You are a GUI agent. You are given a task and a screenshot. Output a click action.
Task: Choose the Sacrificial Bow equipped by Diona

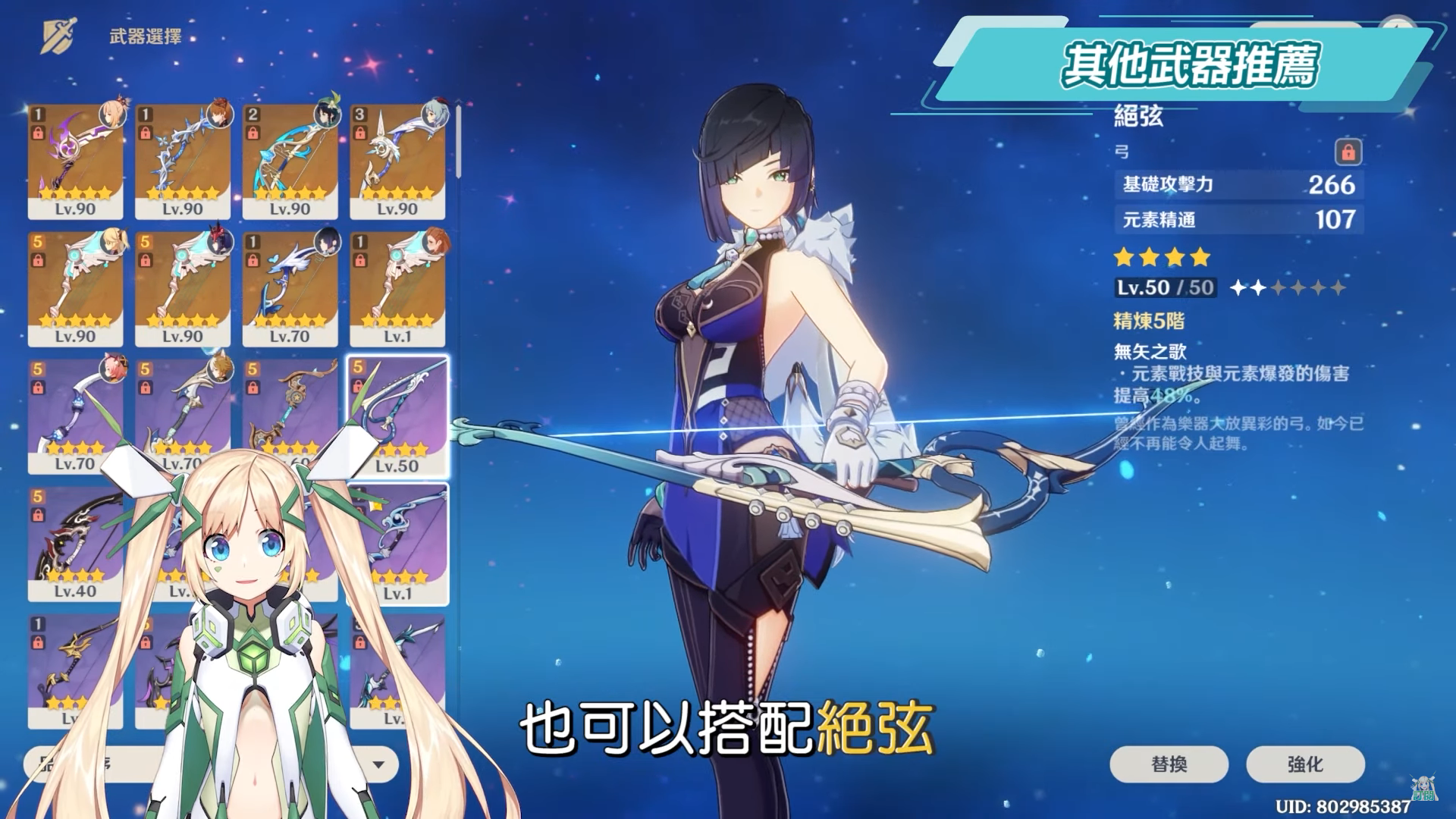(75, 413)
